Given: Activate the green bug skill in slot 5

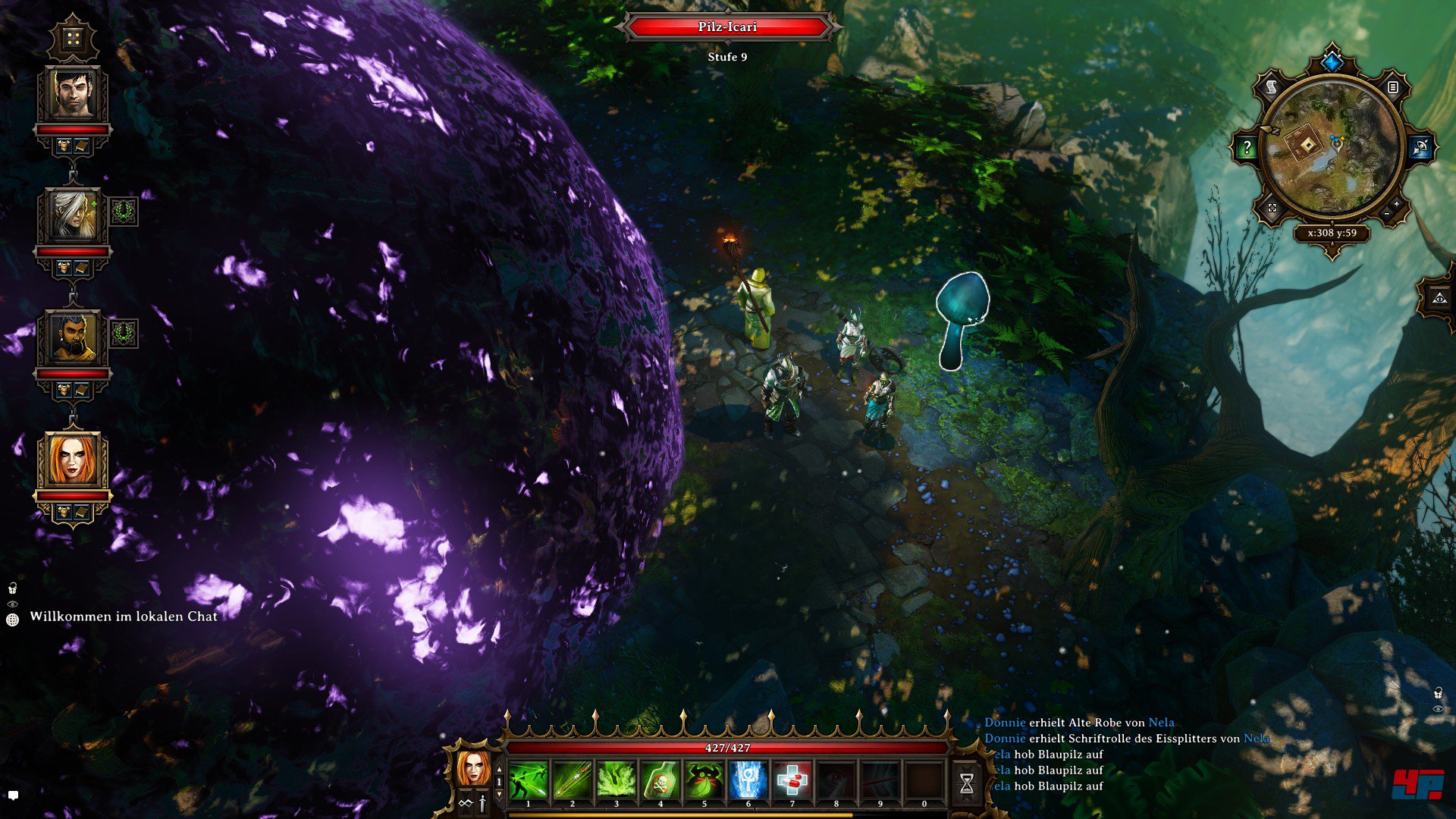Looking at the screenshot, I should (x=704, y=780).
